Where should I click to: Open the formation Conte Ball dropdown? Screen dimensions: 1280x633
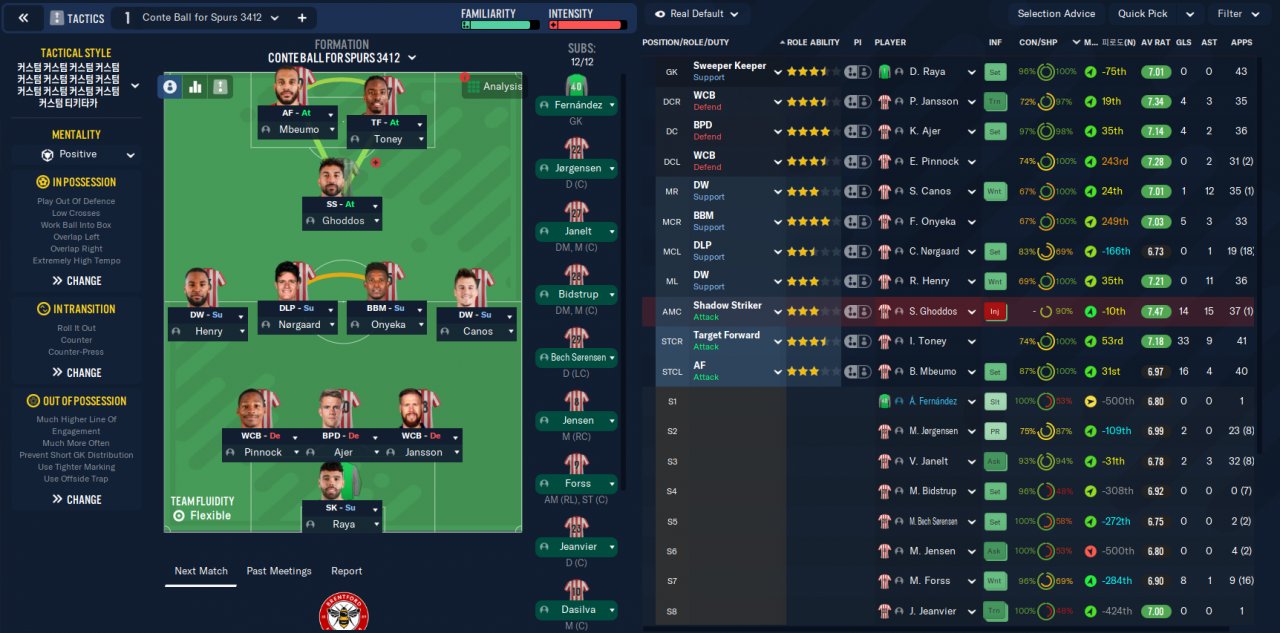click(x=341, y=58)
